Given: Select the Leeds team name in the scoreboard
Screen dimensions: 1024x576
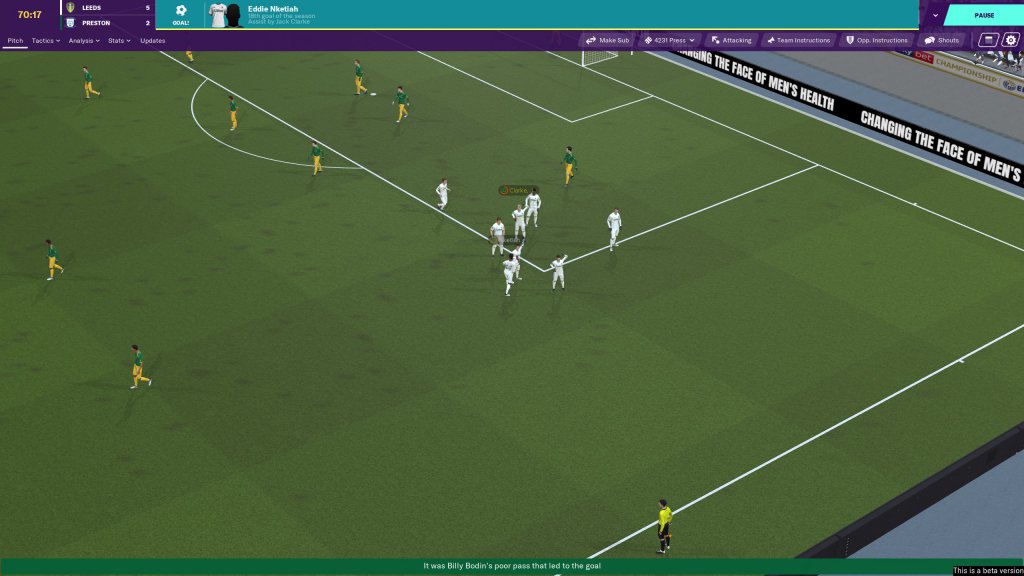Looking at the screenshot, I should point(91,8).
